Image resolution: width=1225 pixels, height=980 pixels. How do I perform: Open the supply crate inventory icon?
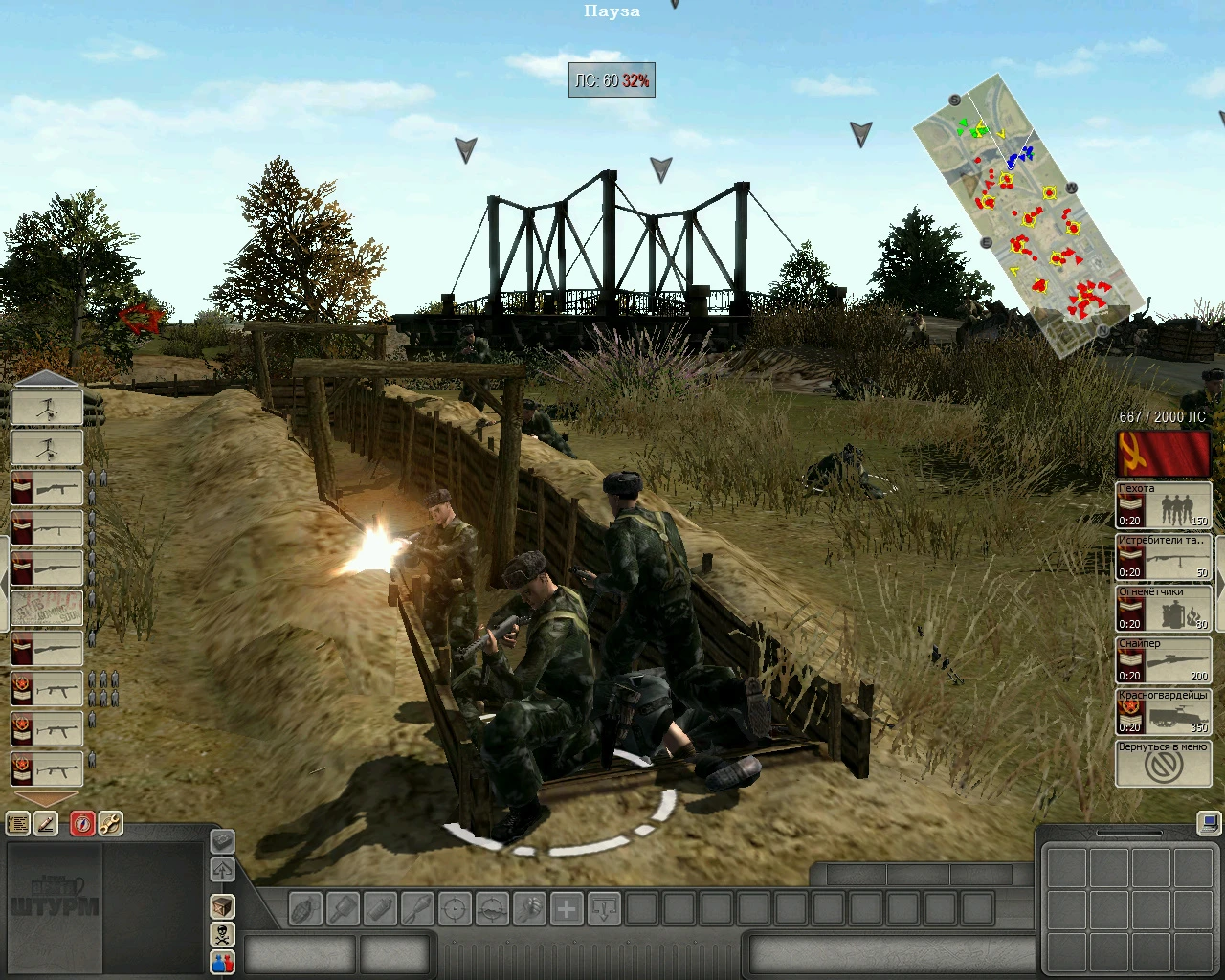point(222,905)
